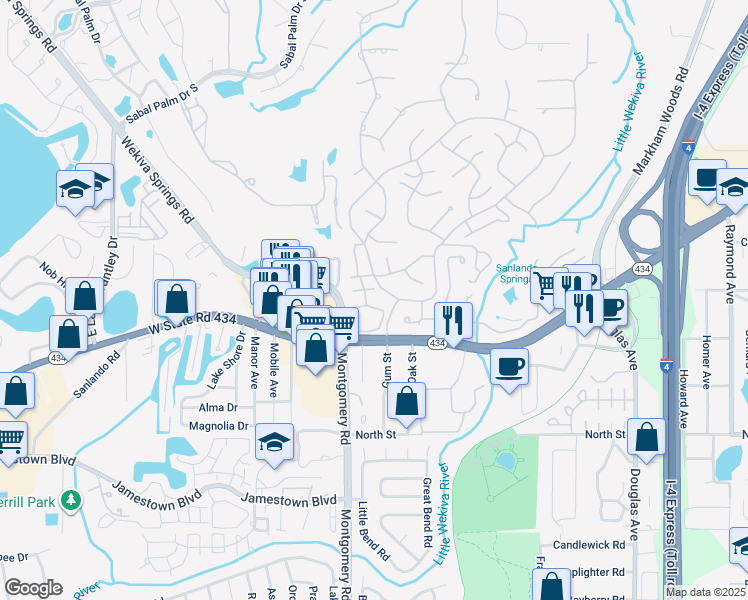Click the graduation cap marker near Magnolia Dr
This screenshot has width=748, height=600.
[x=275, y=443]
